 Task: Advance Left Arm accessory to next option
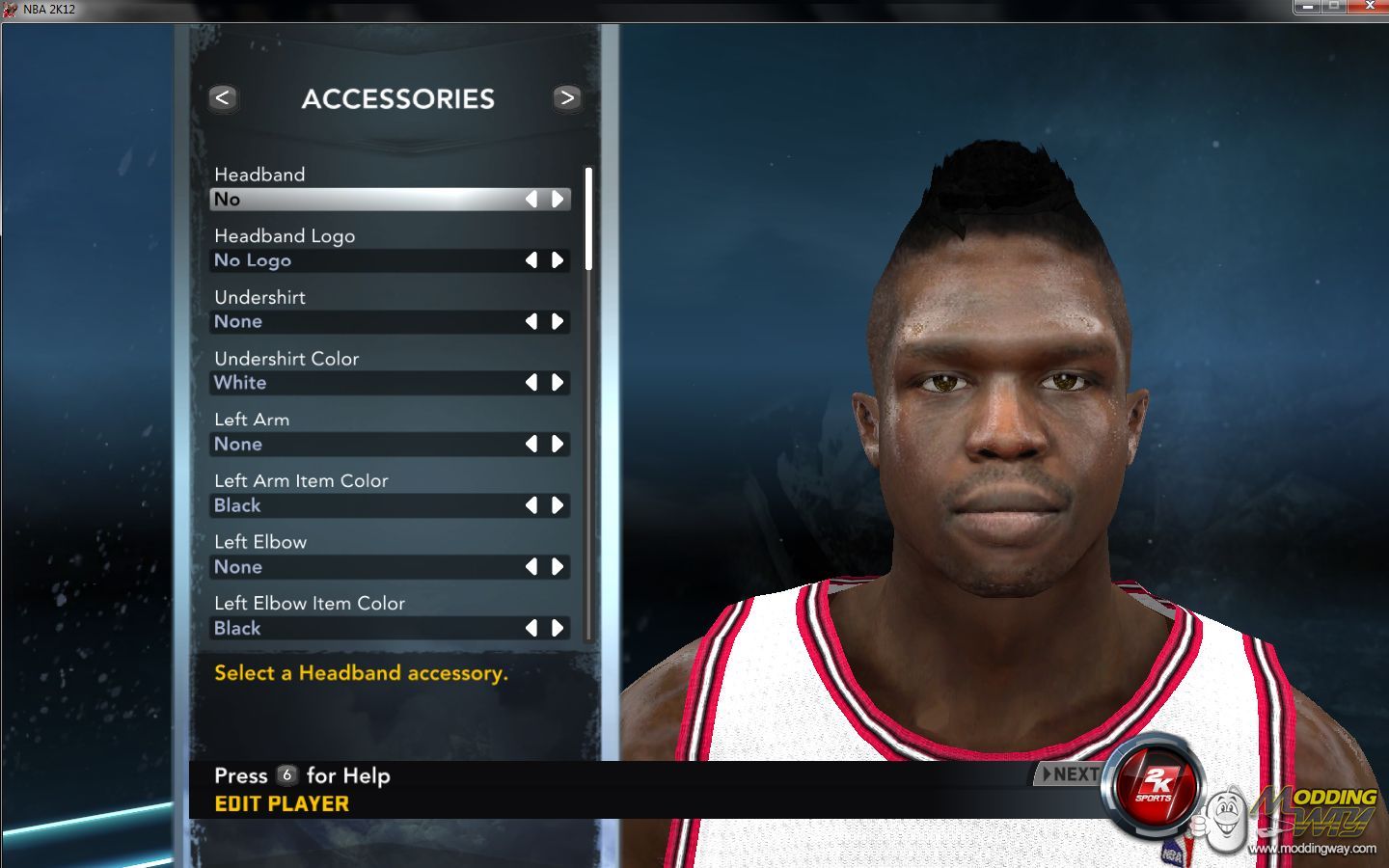point(558,445)
